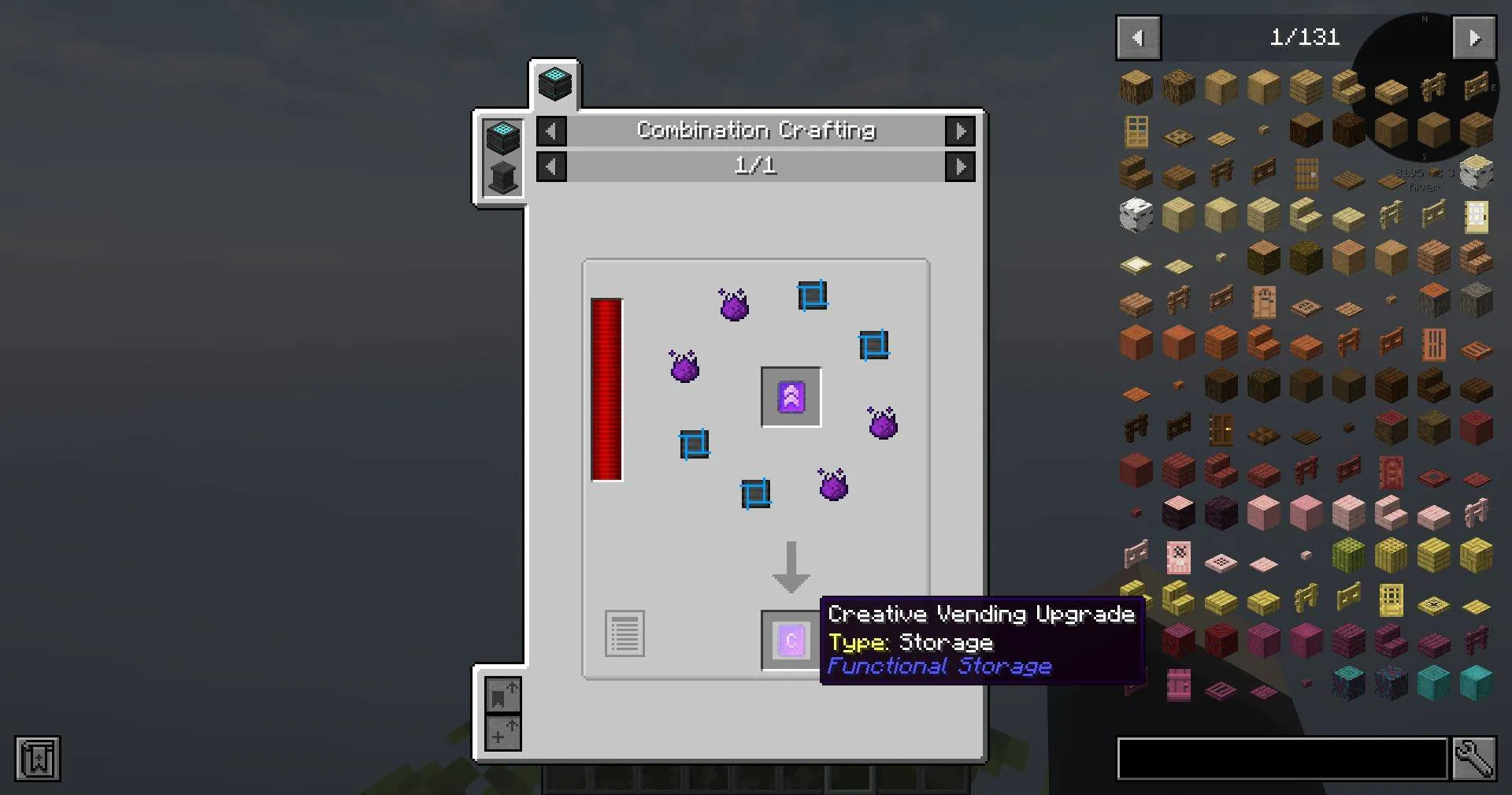Click the Creative Vending Upgrade output slot

[x=789, y=641]
